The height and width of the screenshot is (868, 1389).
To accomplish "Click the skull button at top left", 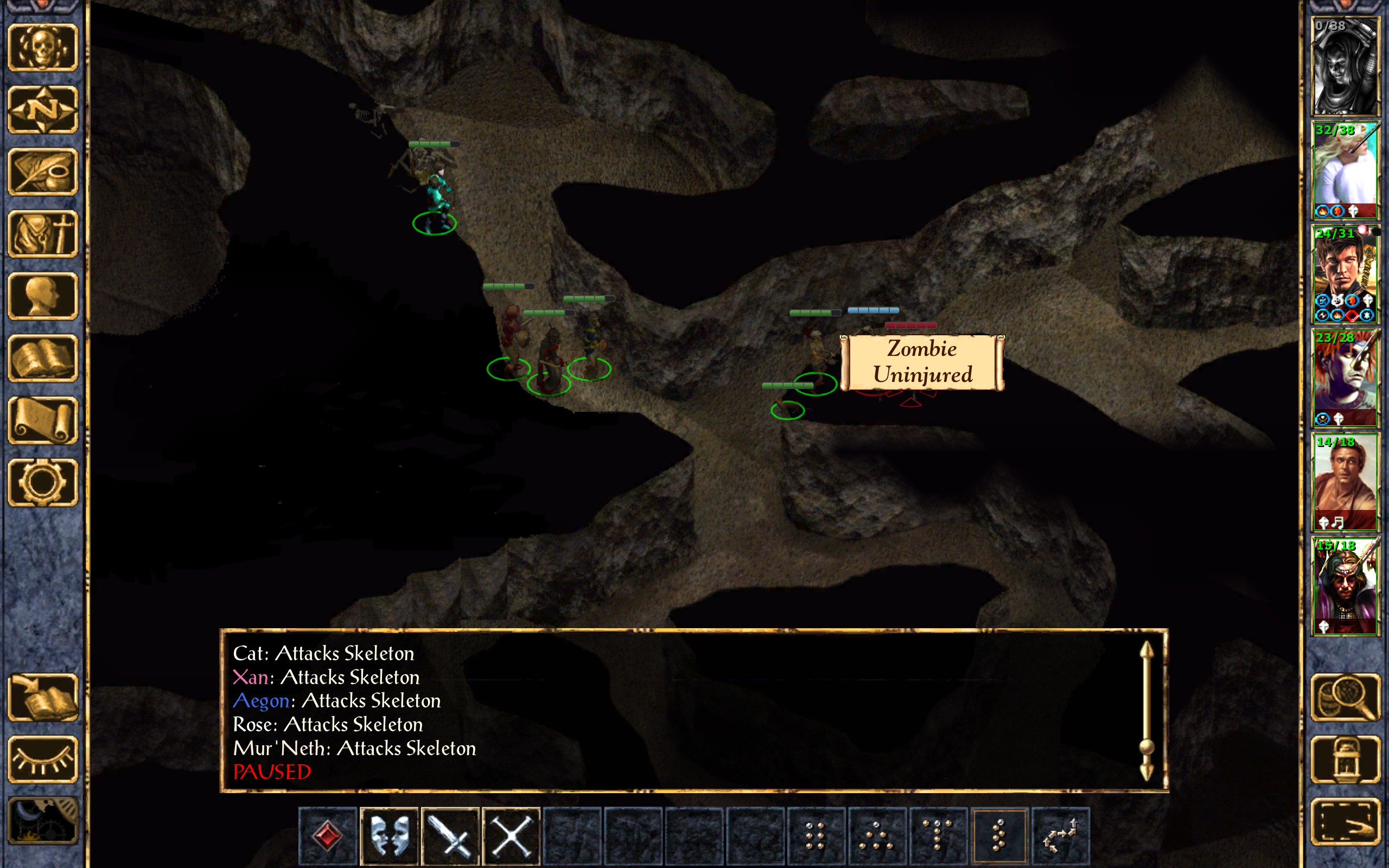I will click(43, 47).
